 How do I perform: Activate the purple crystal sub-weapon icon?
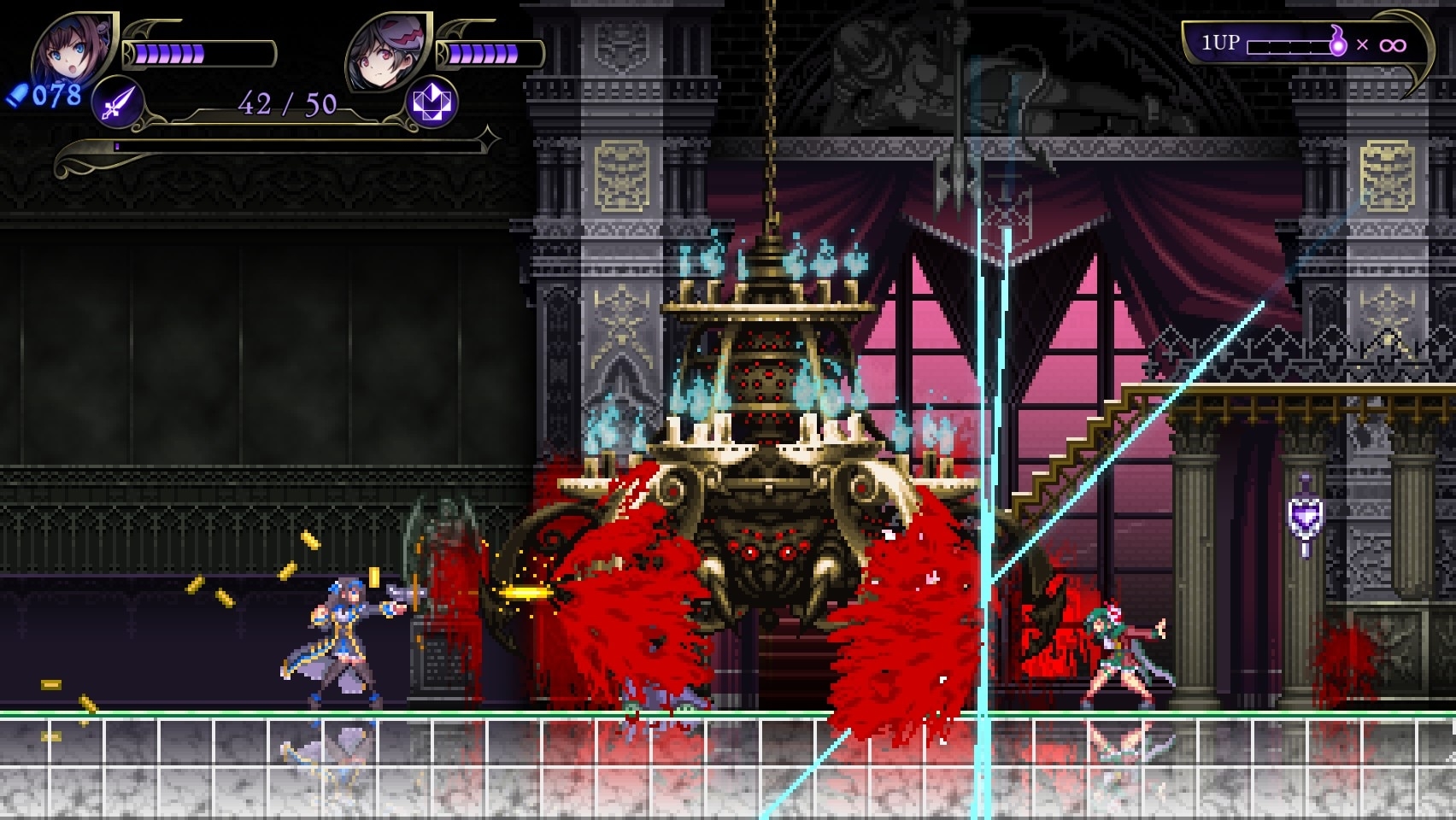tap(432, 102)
